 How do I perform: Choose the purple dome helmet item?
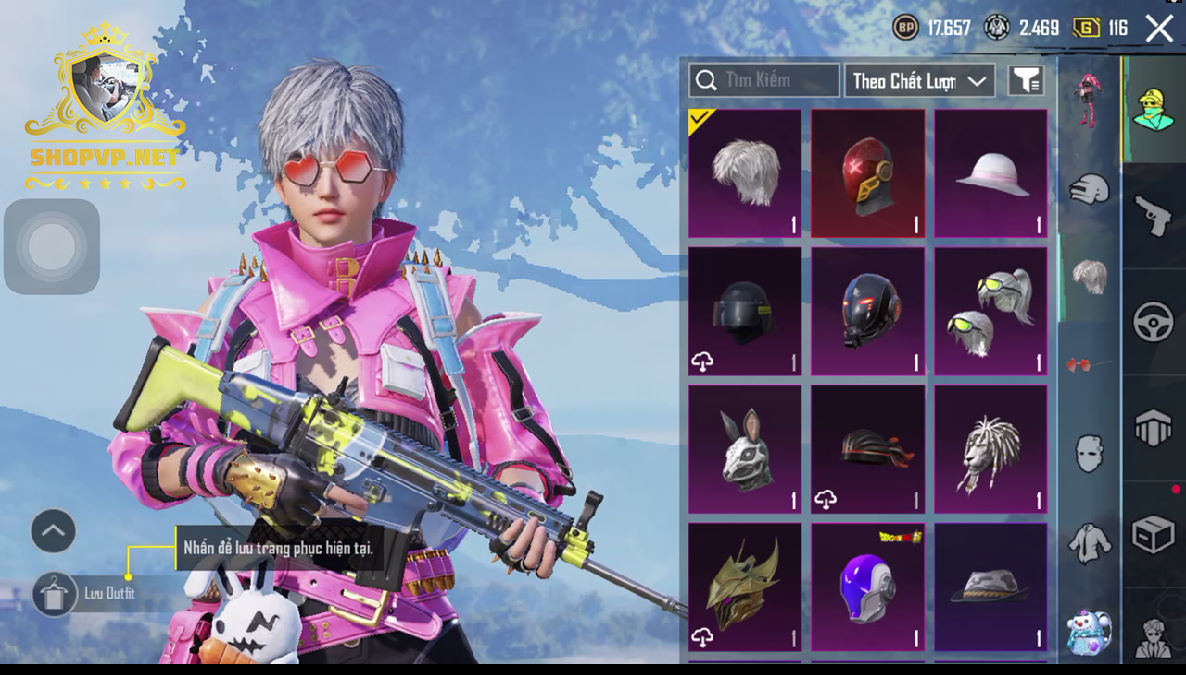tap(868, 586)
